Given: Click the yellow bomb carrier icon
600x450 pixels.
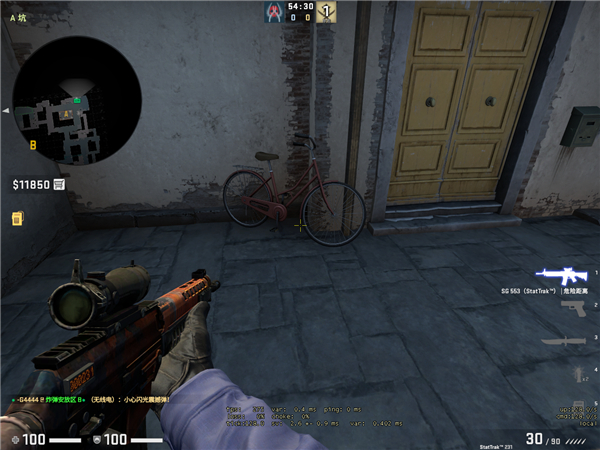Looking at the screenshot, I should (x=17, y=218).
